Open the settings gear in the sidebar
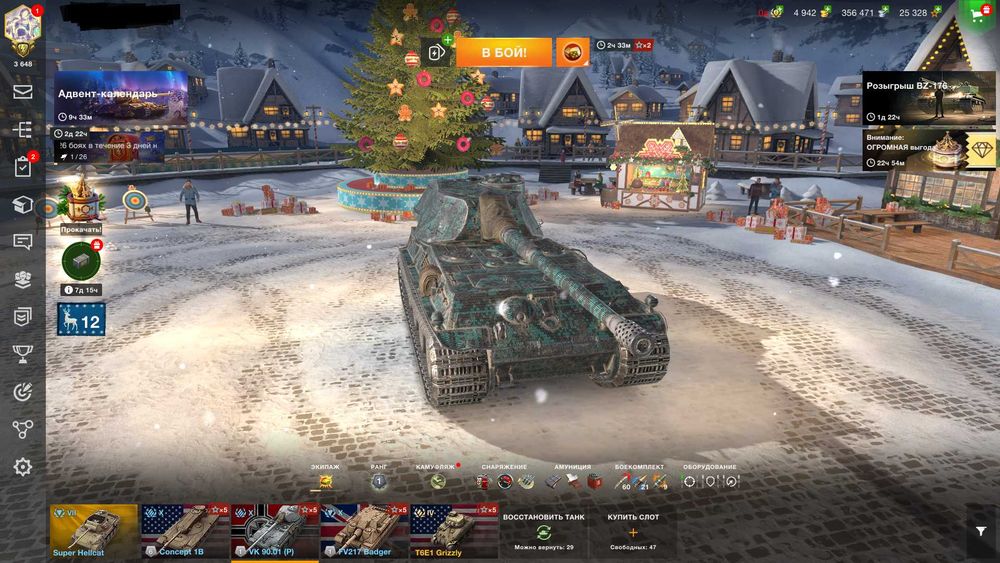Viewport: 1000px width, 563px height. 22,467
